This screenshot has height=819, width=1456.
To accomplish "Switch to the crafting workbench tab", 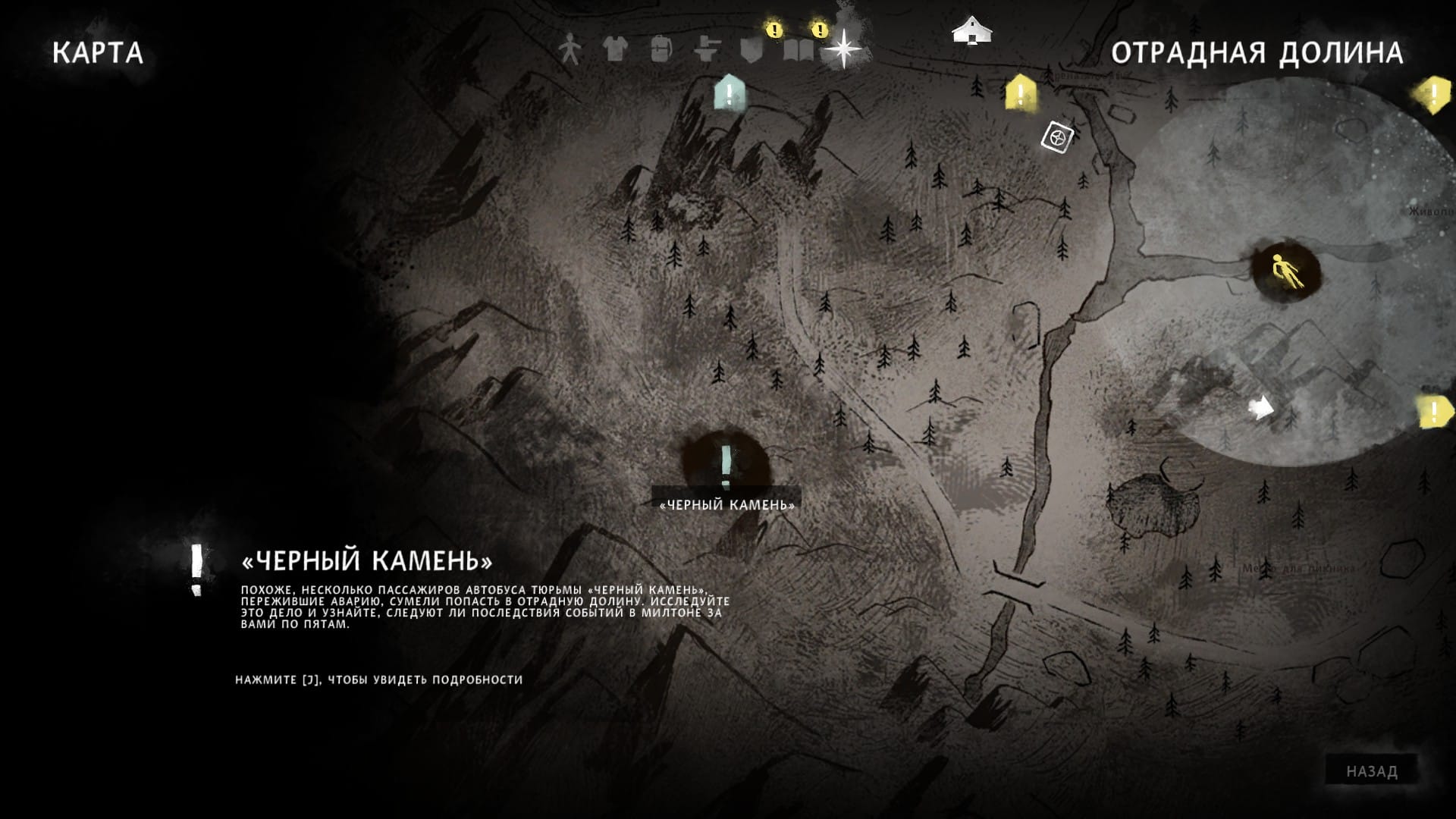I will 707,49.
